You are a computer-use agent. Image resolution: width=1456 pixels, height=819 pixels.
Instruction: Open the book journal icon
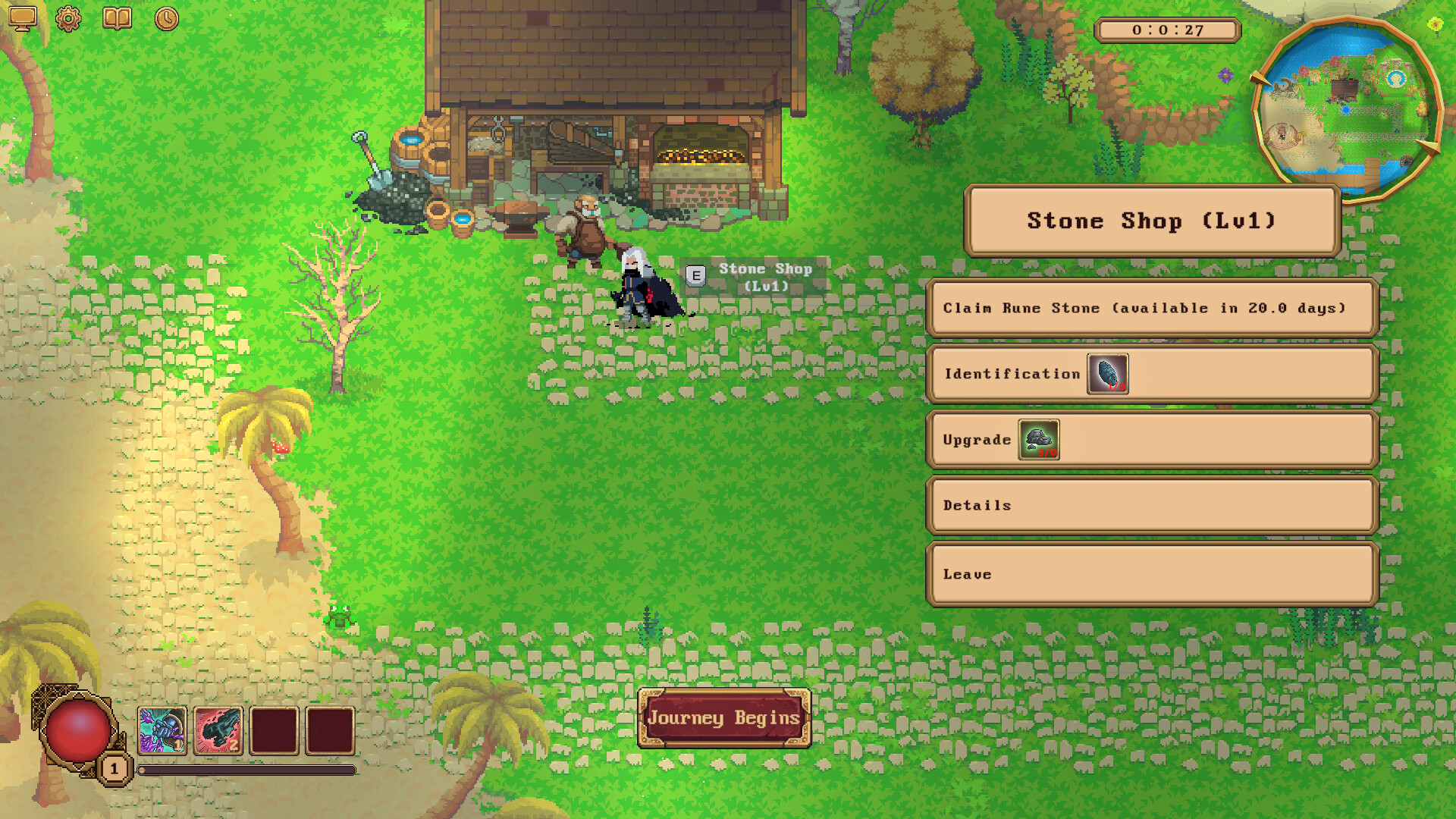pos(117,18)
